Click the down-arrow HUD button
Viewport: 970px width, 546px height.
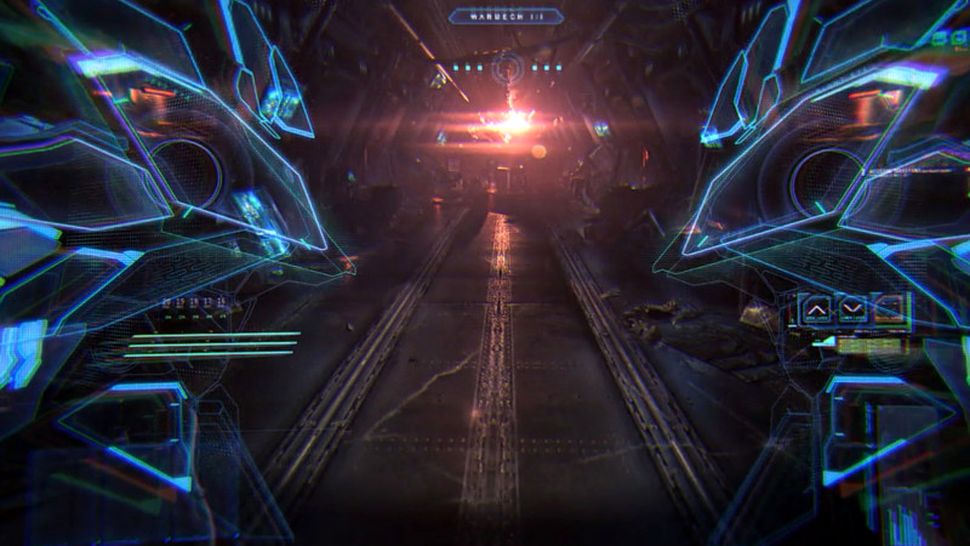(853, 310)
